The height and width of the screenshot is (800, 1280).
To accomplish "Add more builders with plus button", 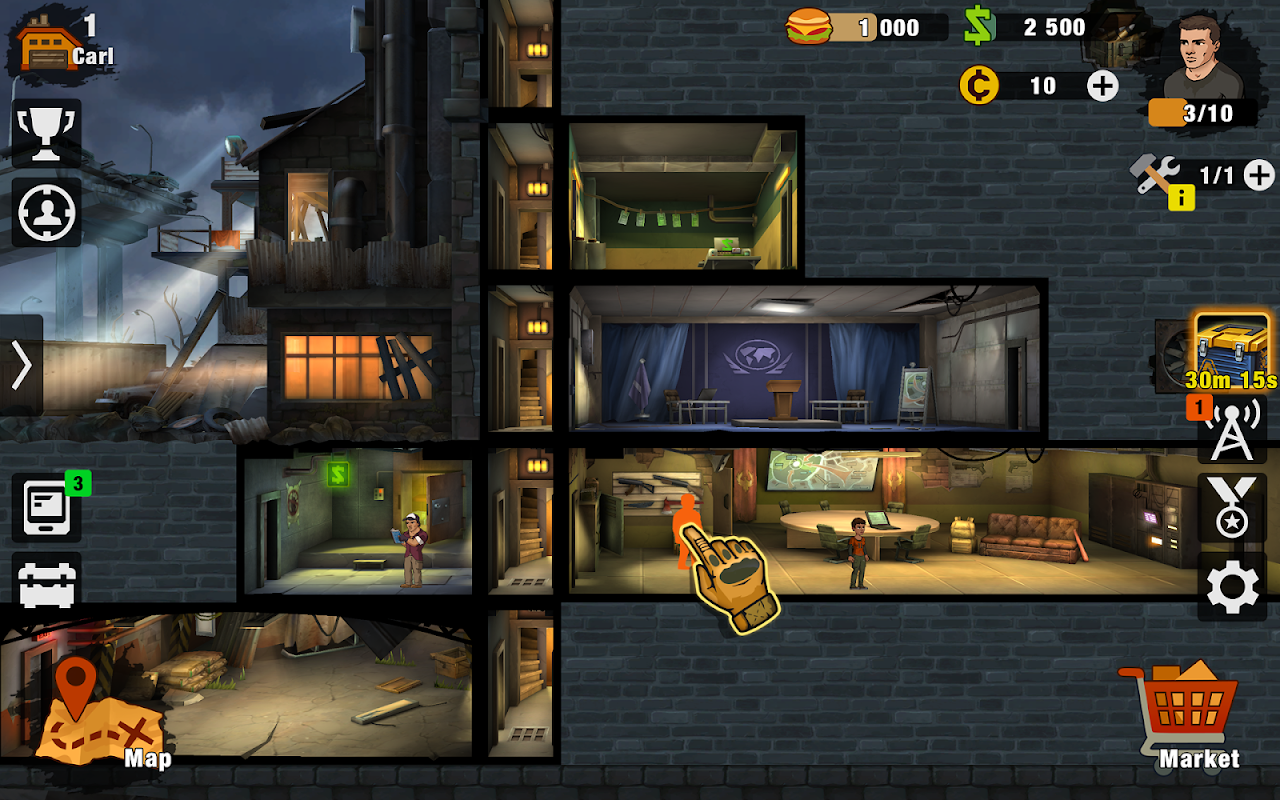I will click(x=1259, y=176).
